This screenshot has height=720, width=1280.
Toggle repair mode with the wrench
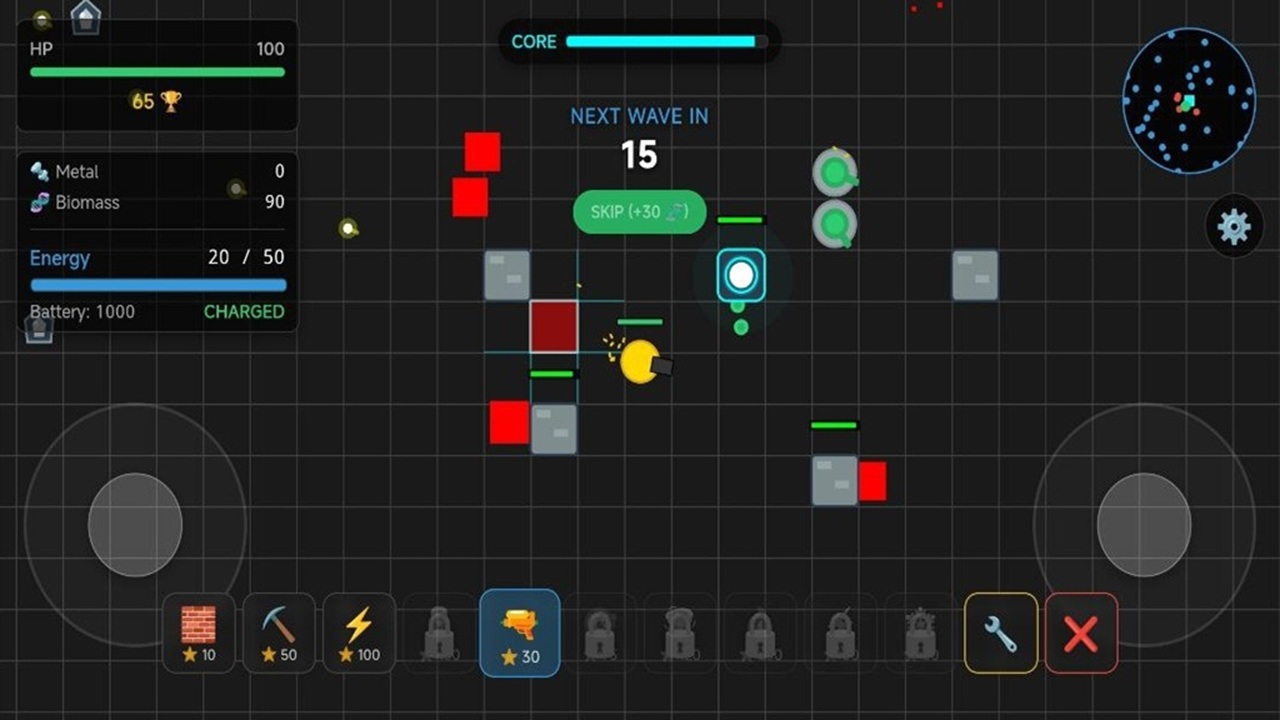pos(1000,632)
